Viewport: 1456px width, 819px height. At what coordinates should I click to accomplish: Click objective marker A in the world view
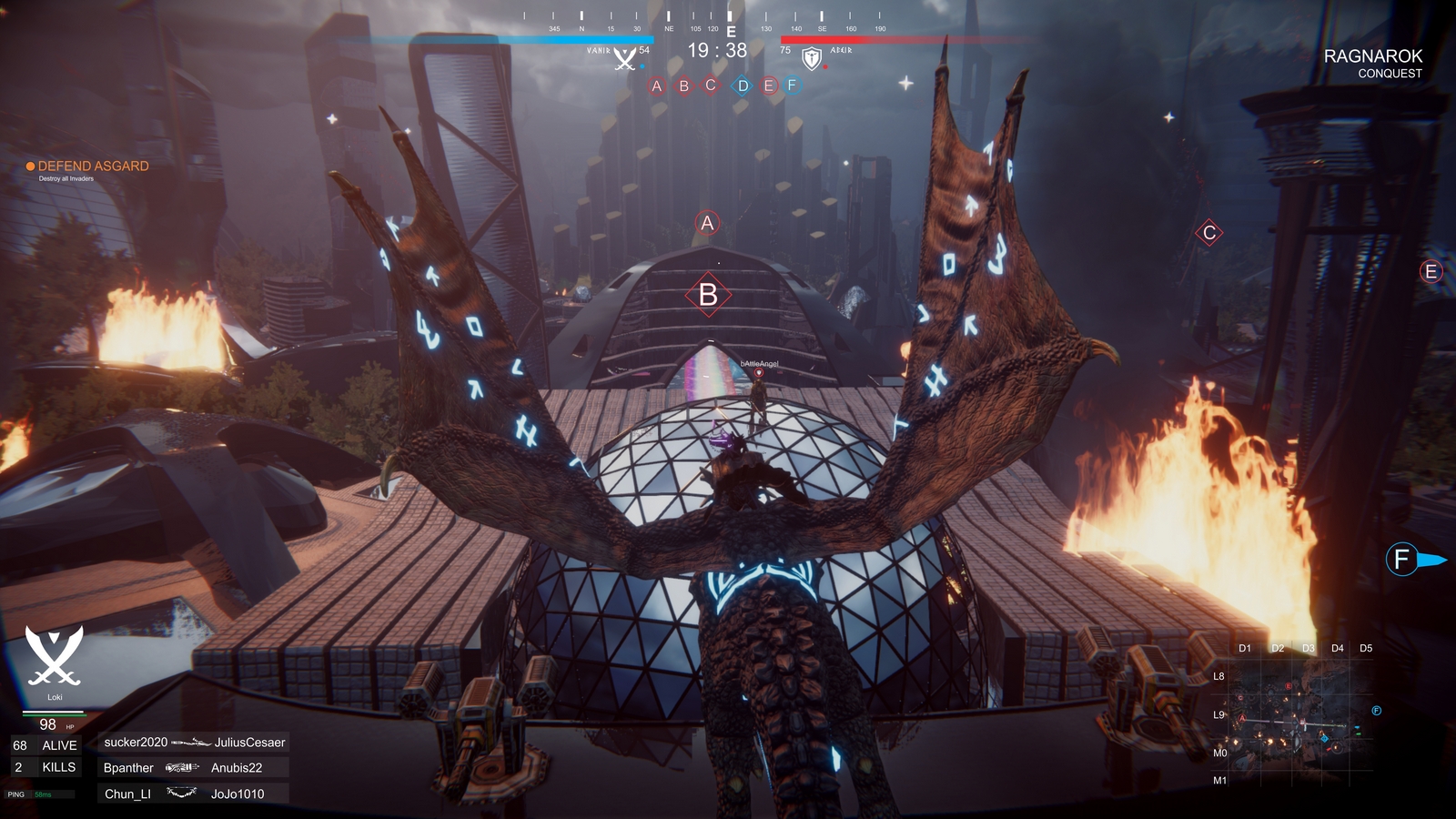[706, 222]
